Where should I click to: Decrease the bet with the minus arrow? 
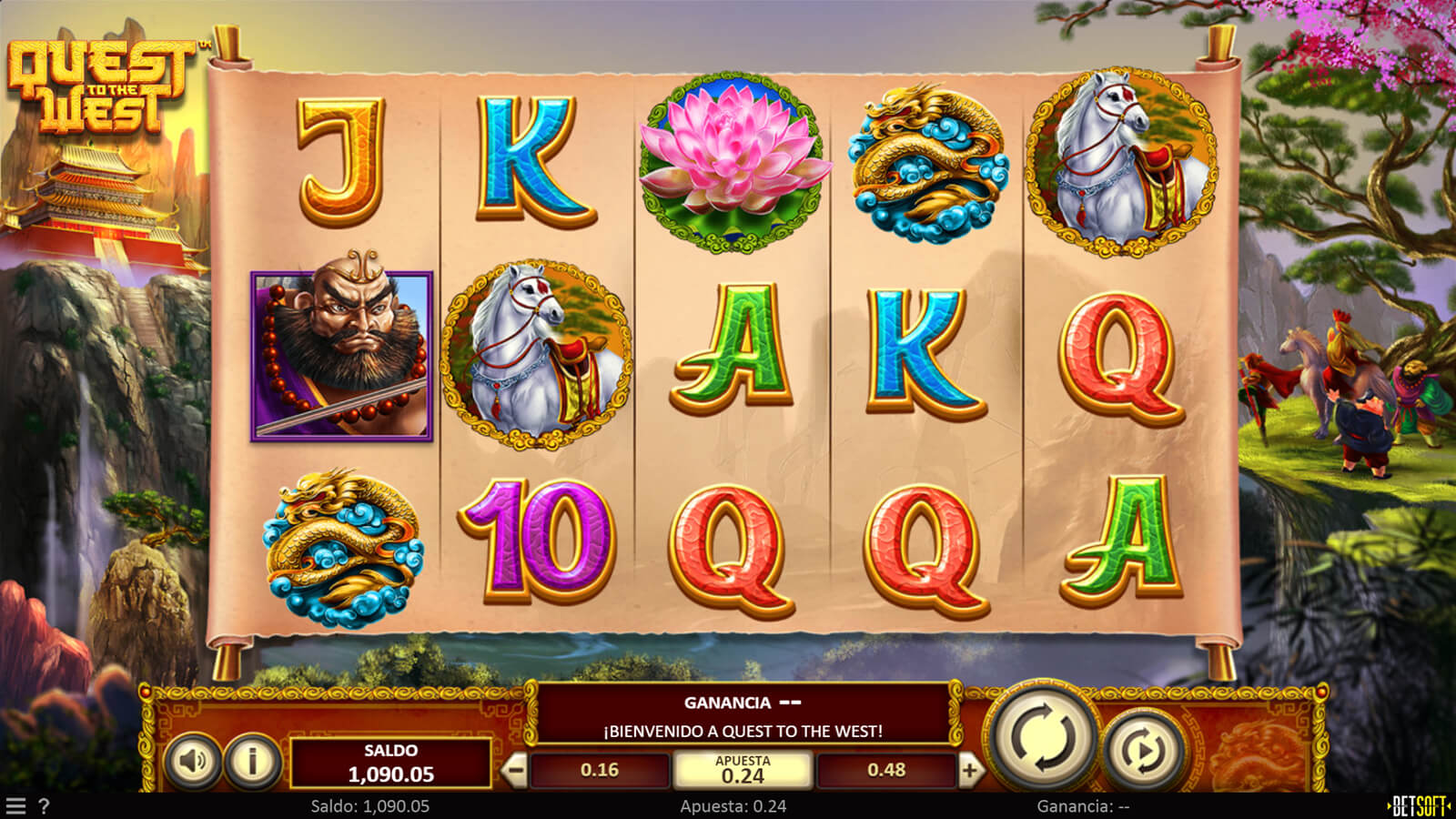[515, 771]
